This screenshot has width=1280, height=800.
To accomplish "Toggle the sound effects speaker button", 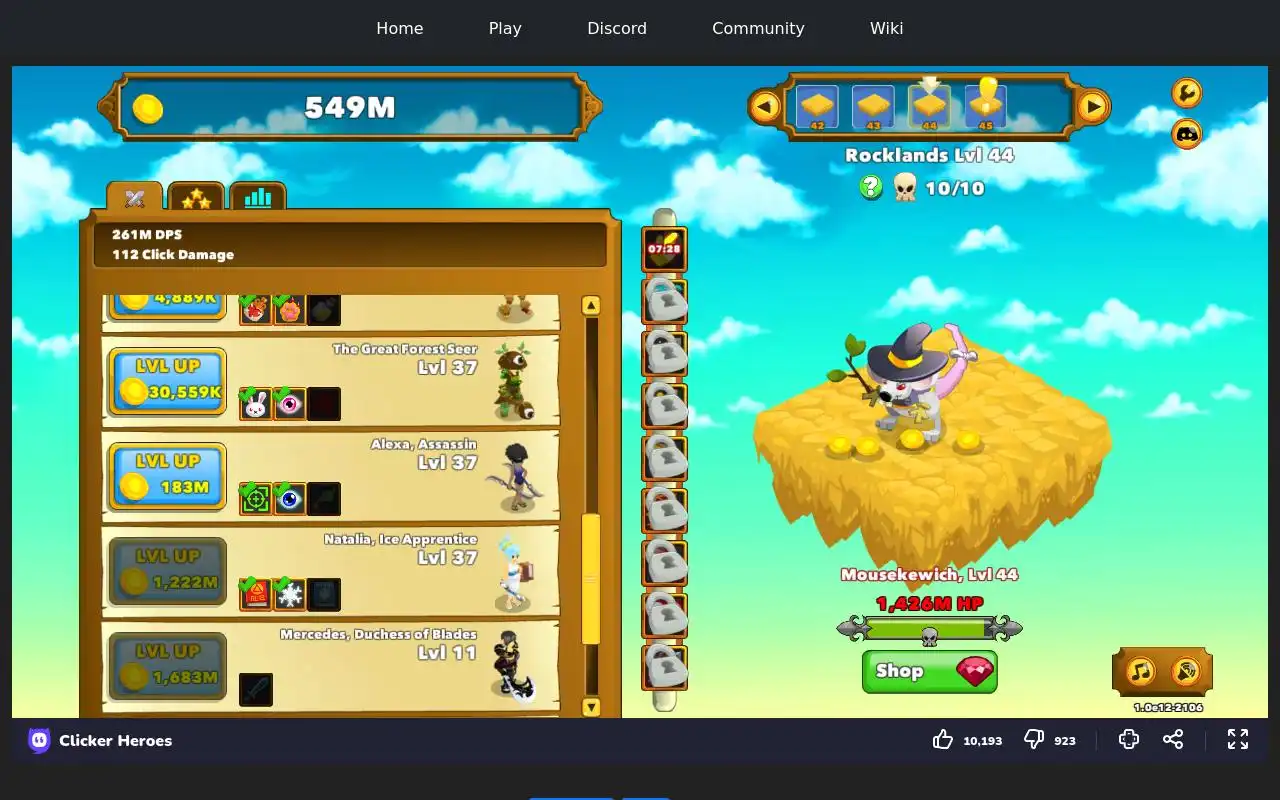I will (1186, 671).
